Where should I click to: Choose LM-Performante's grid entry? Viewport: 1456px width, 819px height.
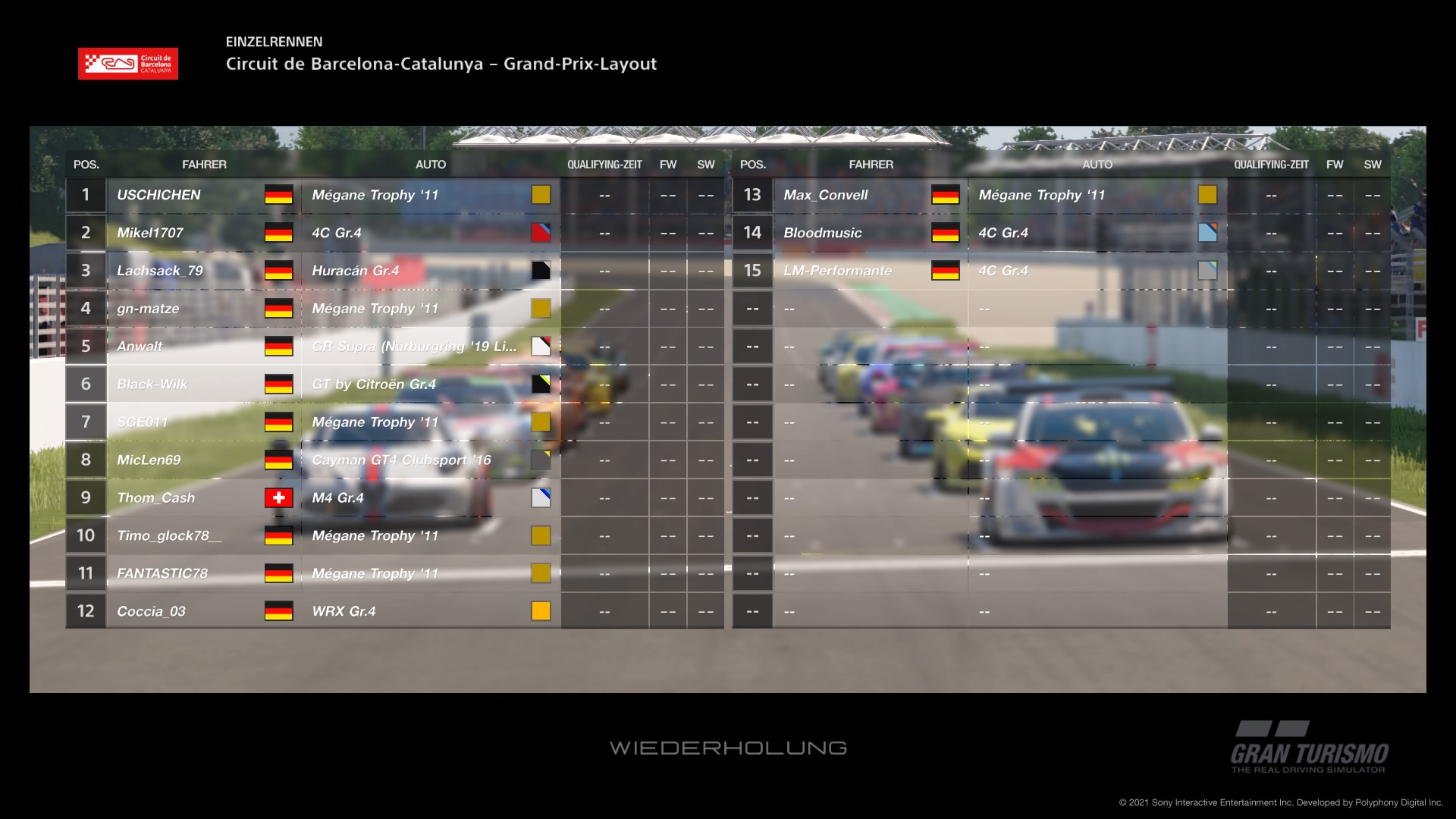pyautogui.click(x=837, y=271)
